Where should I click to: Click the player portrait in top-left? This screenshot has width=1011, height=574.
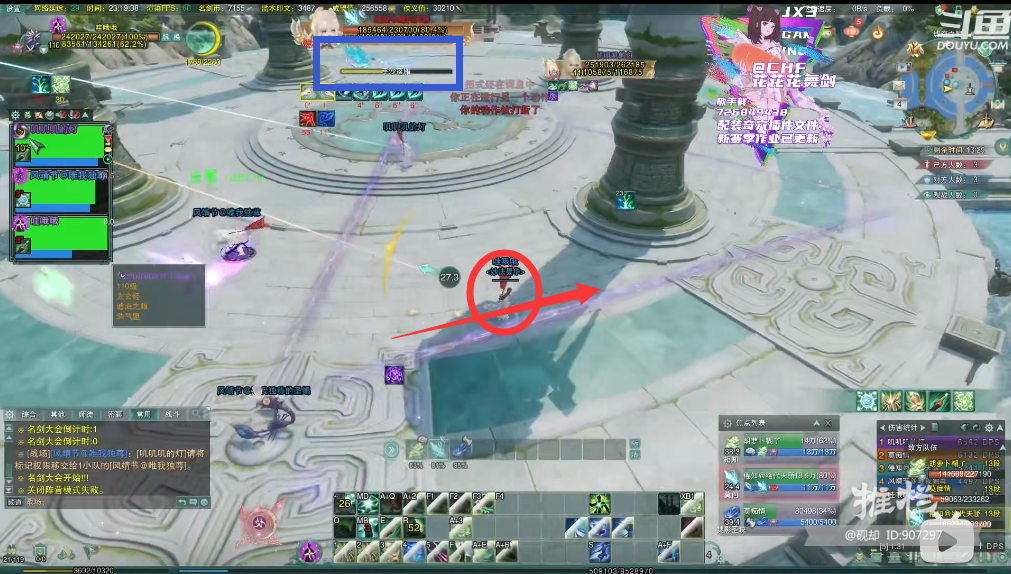coord(28,37)
